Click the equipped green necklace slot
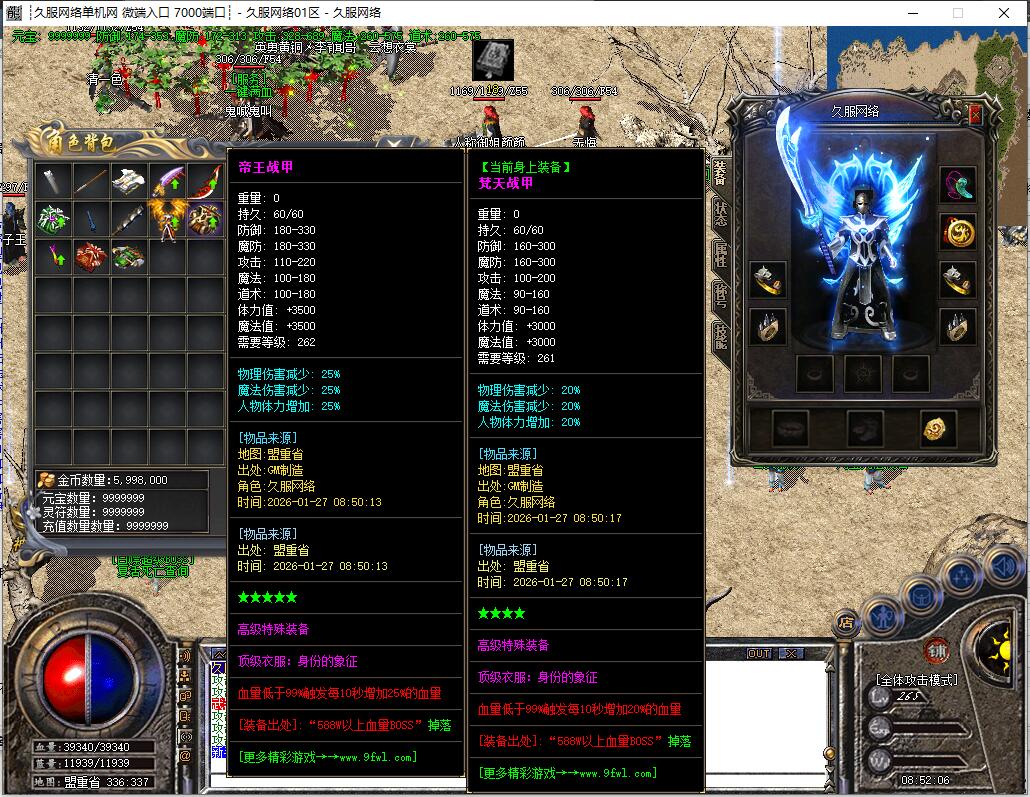 (957, 185)
